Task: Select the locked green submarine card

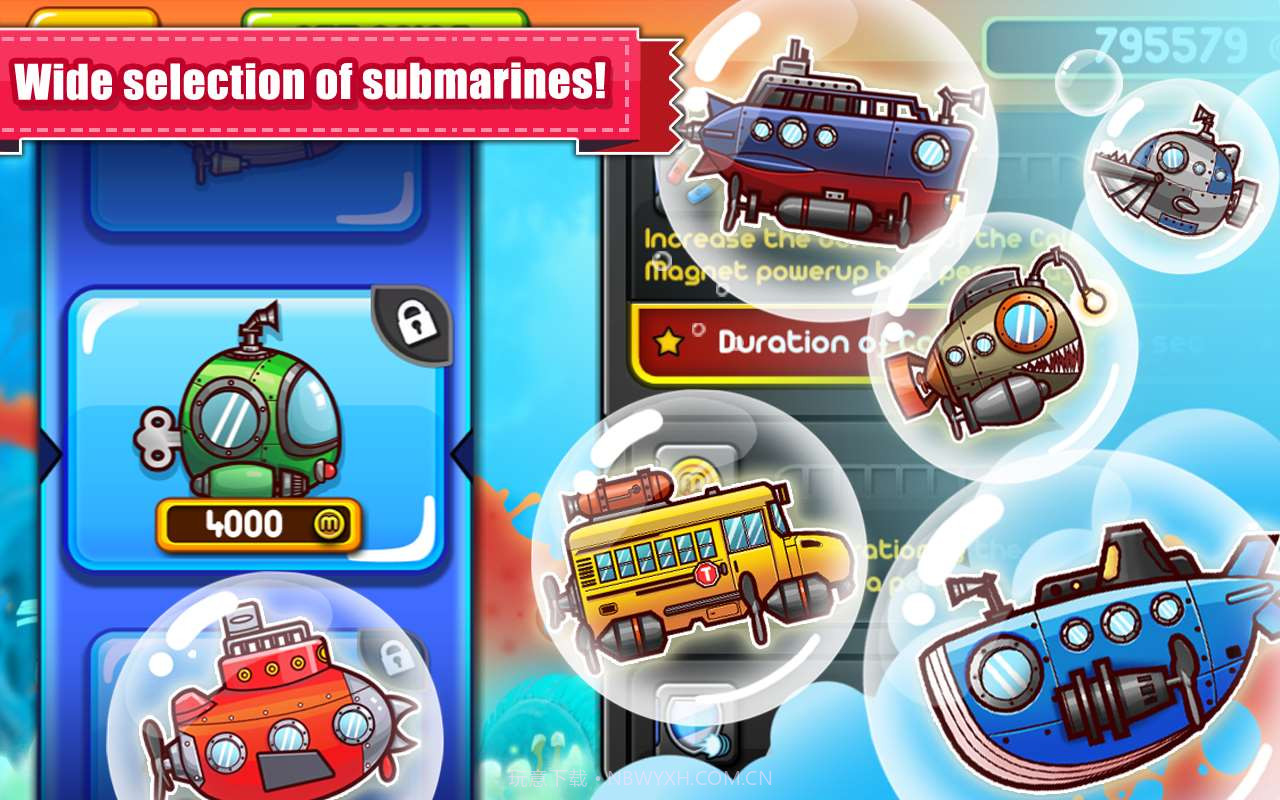Action: click(x=255, y=420)
